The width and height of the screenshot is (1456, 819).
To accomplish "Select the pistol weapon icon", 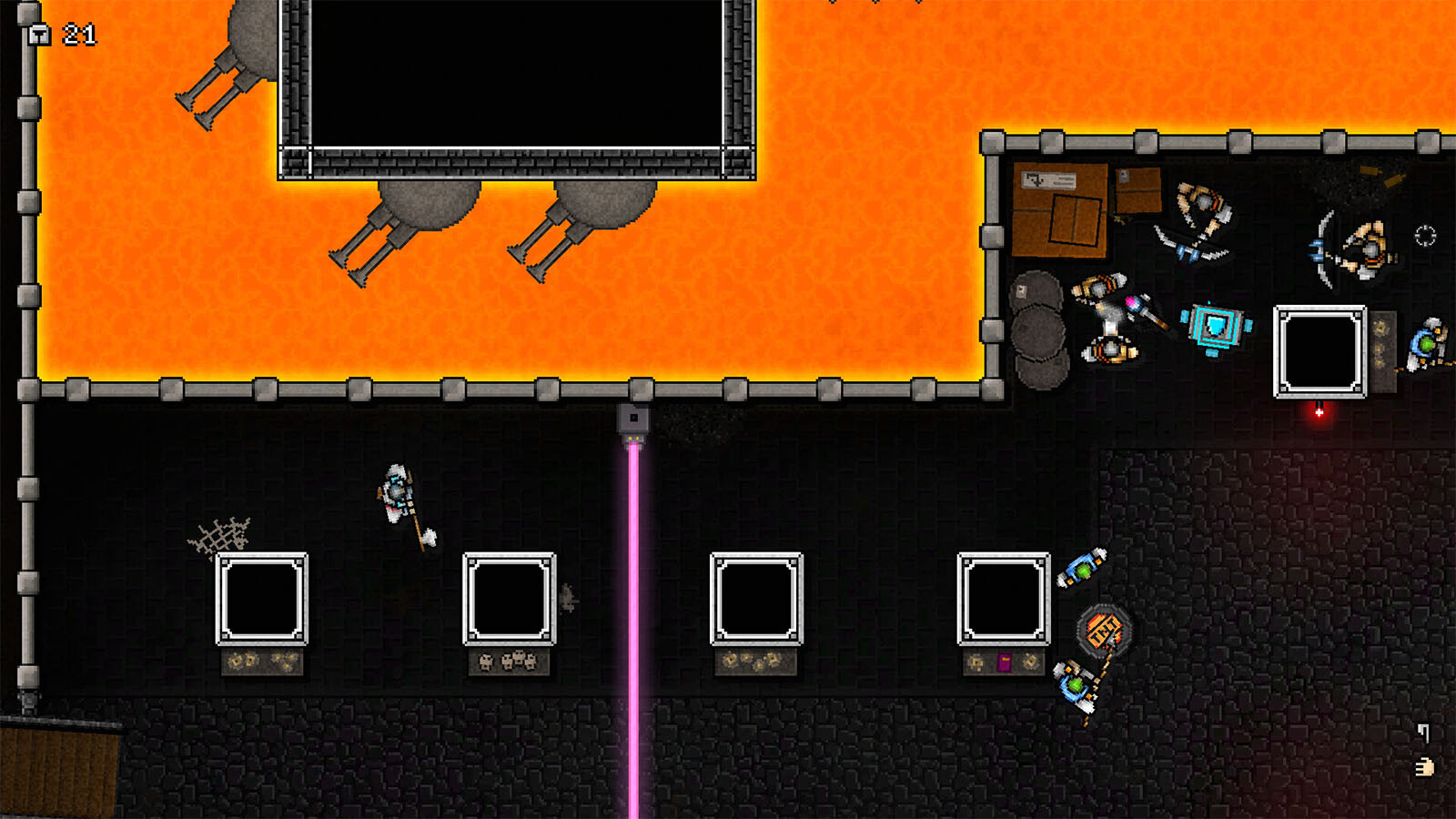I will point(1423,732).
